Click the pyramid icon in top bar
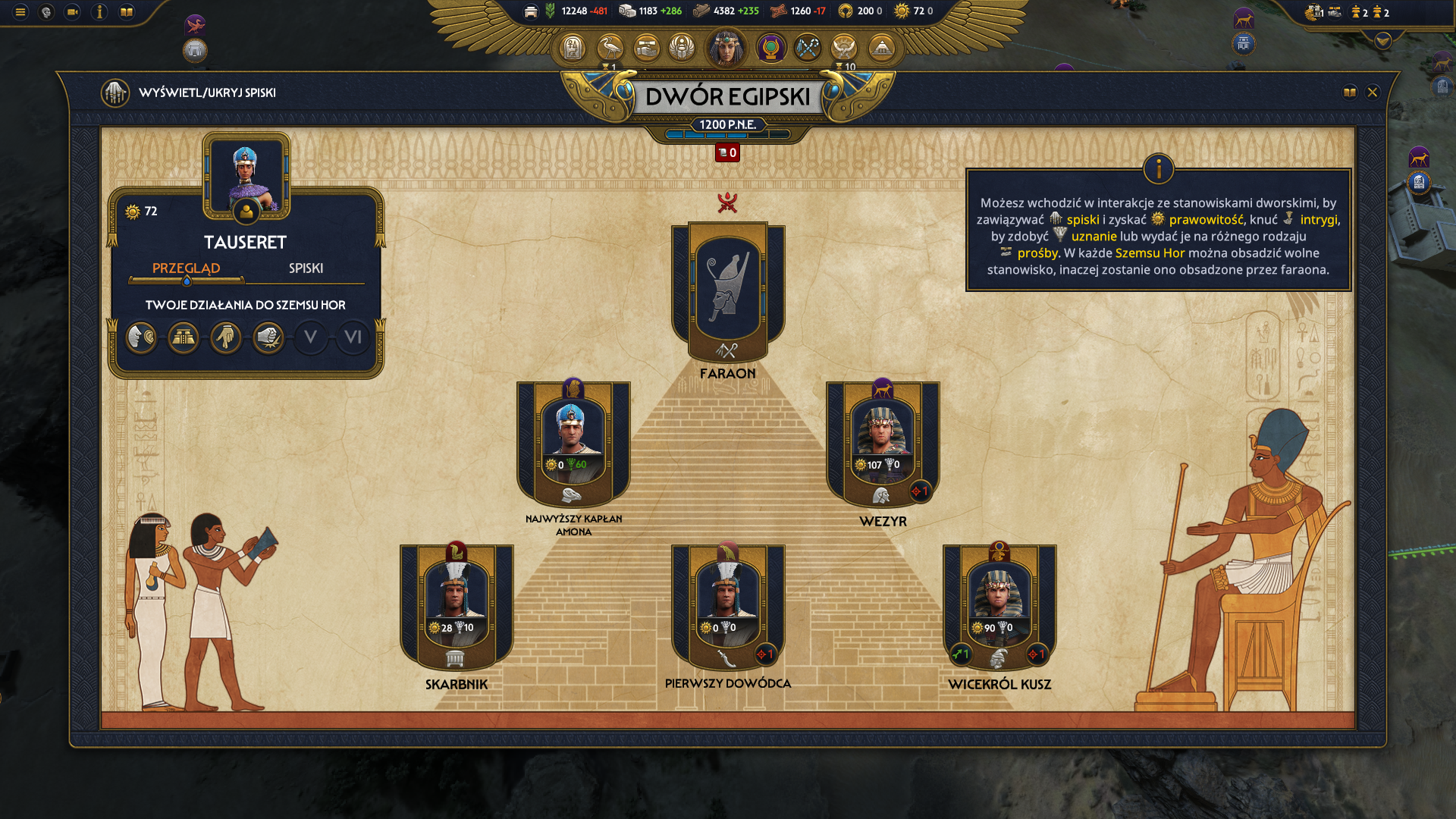 (x=881, y=49)
